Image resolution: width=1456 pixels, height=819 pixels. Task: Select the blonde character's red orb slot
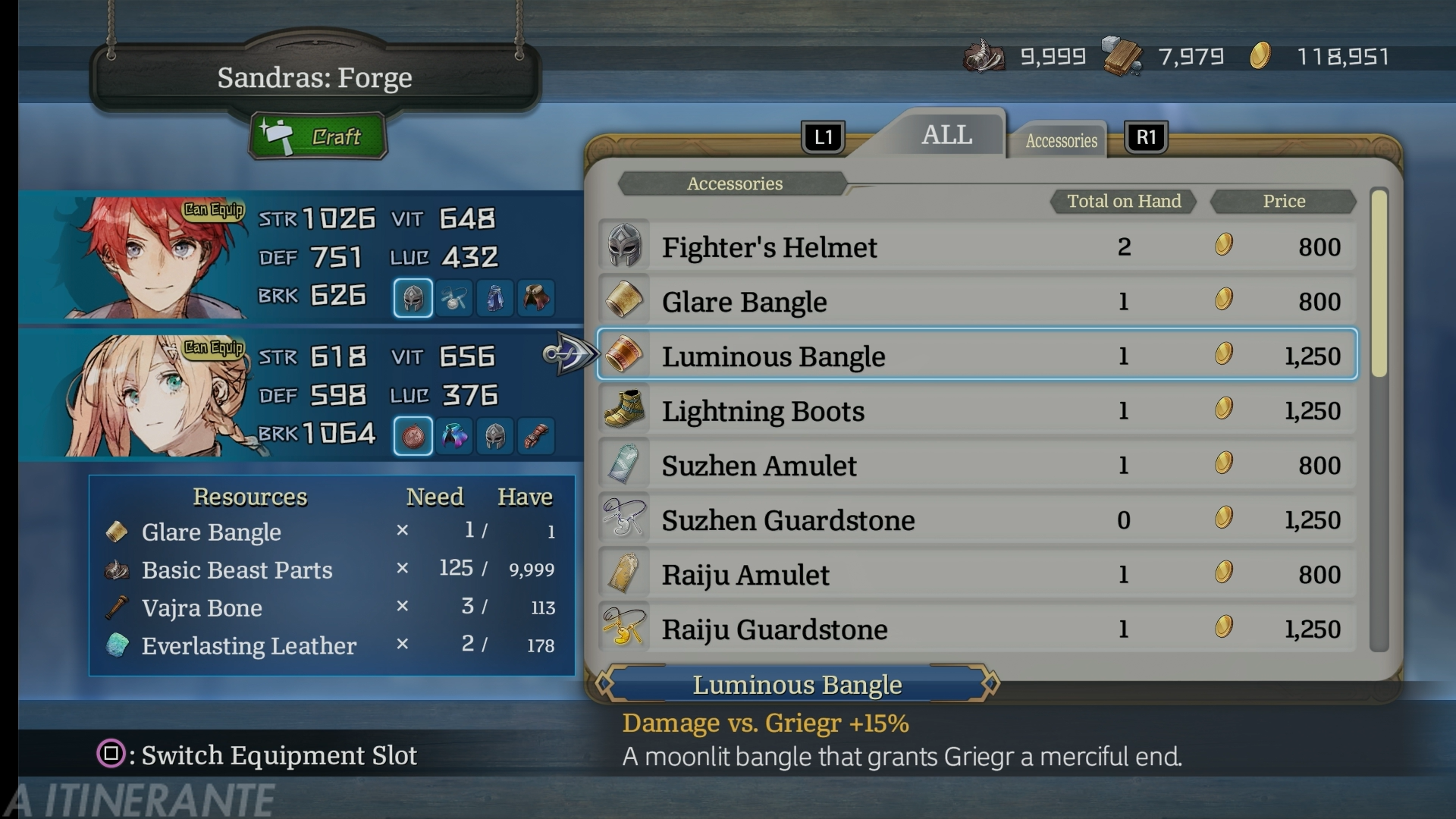413,437
